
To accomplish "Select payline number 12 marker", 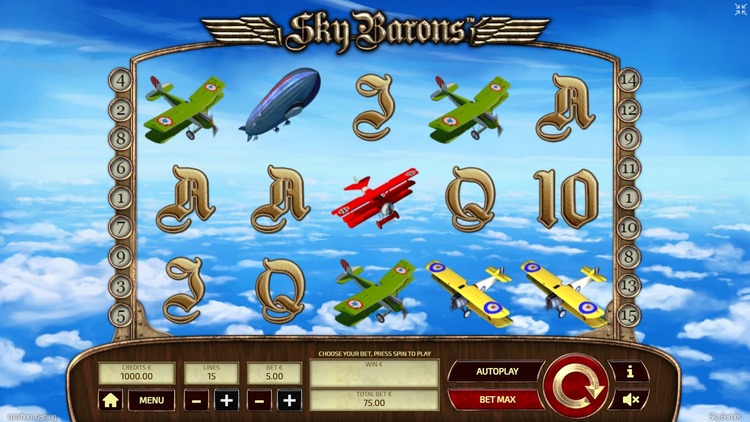I will [629, 110].
